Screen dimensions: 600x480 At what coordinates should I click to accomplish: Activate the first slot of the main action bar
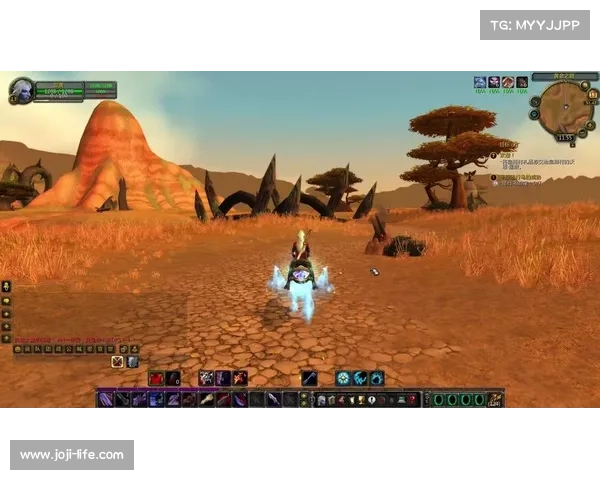coord(104,399)
